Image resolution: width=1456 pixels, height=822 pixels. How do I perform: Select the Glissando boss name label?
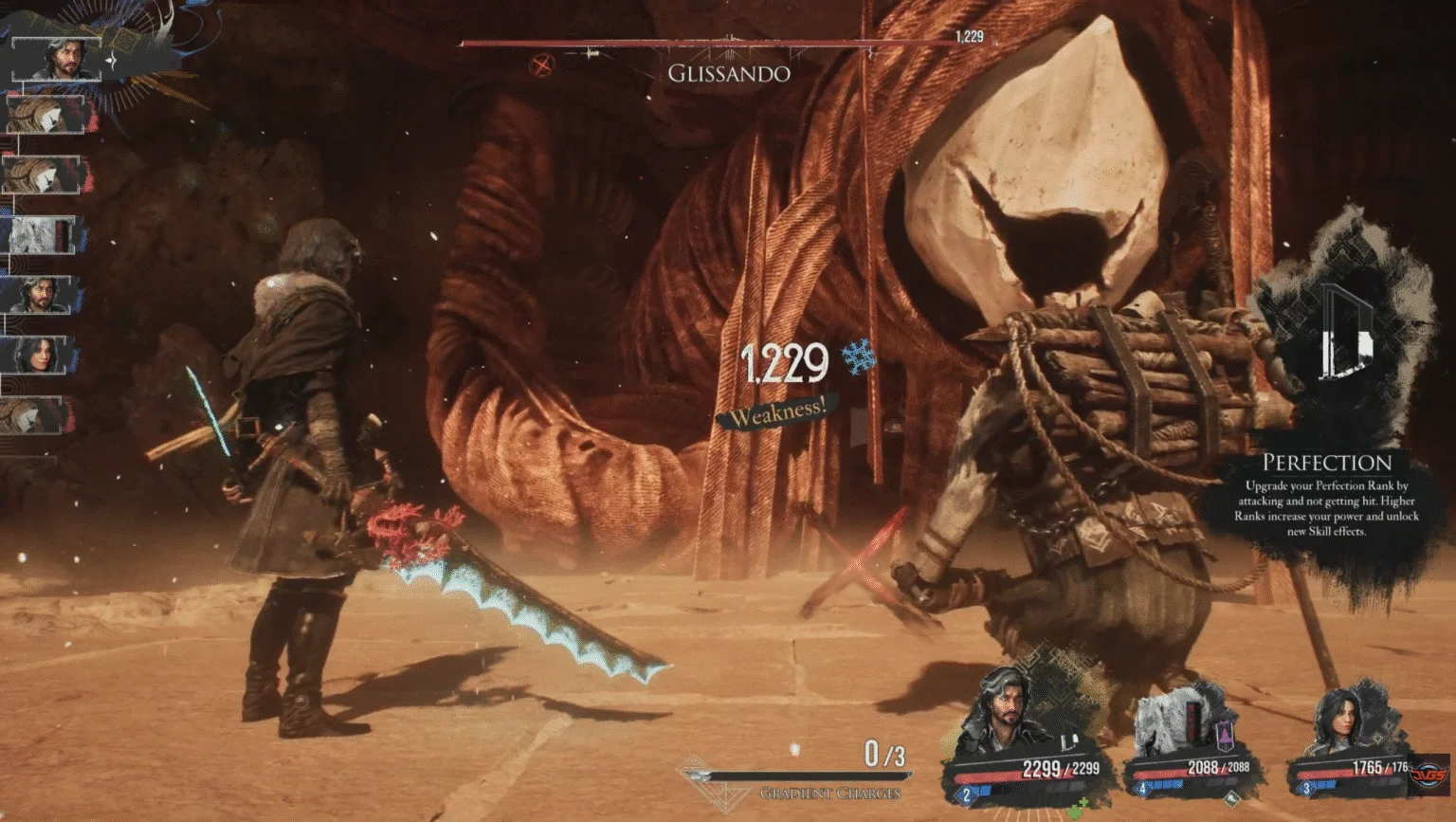click(x=728, y=73)
